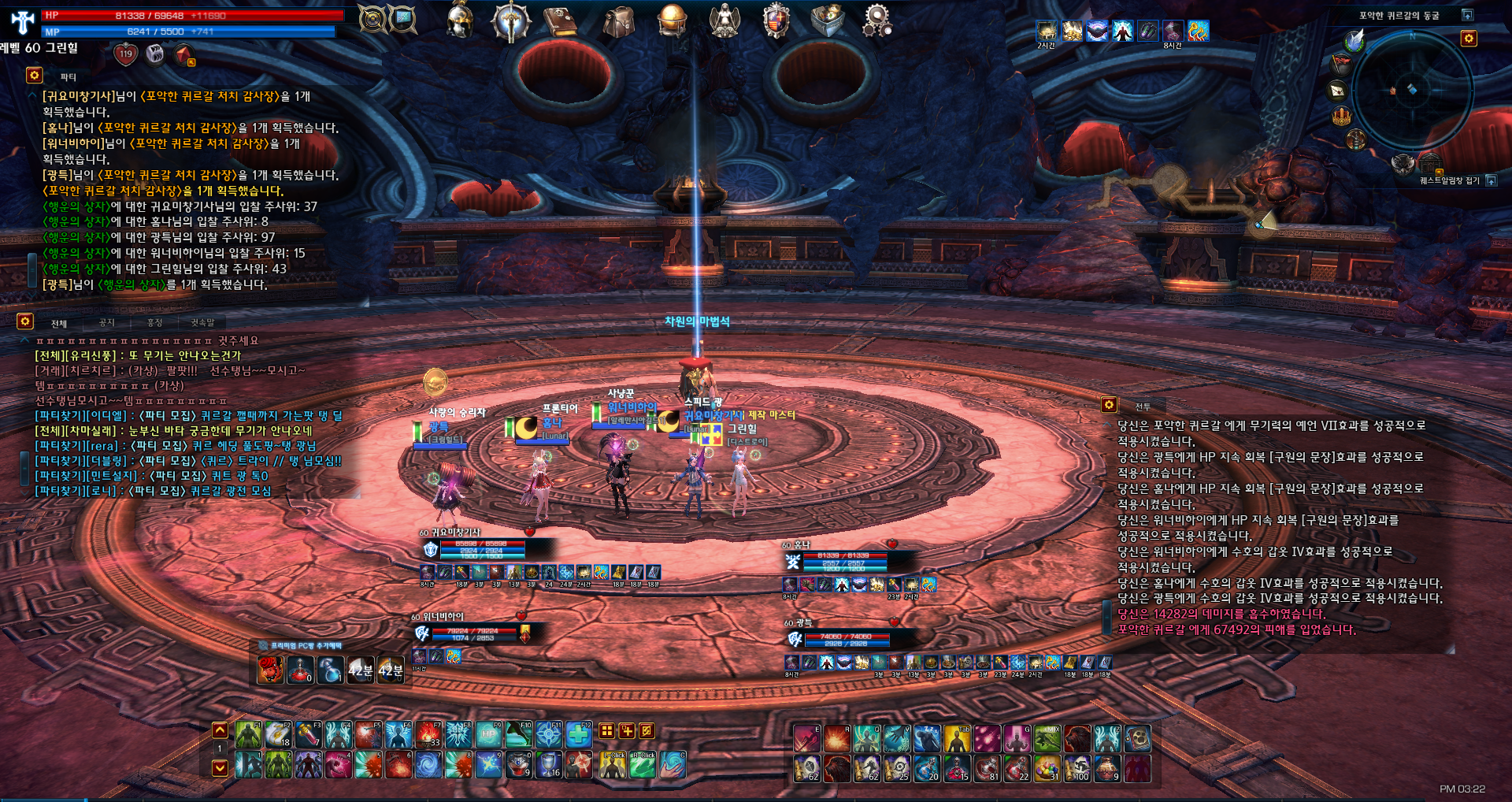Switch to the 귓속말 whisper chat tab
1512x802 pixels.
pyautogui.click(x=202, y=322)
